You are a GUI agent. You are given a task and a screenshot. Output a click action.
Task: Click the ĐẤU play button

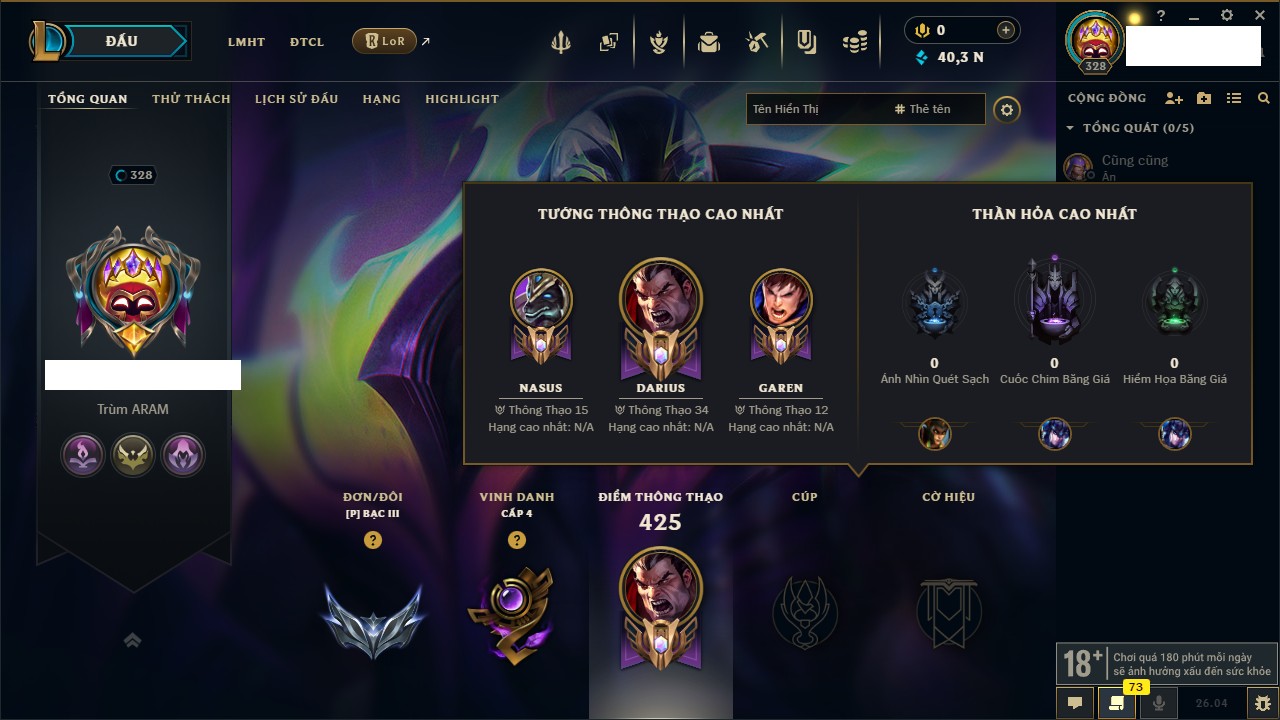122,41
